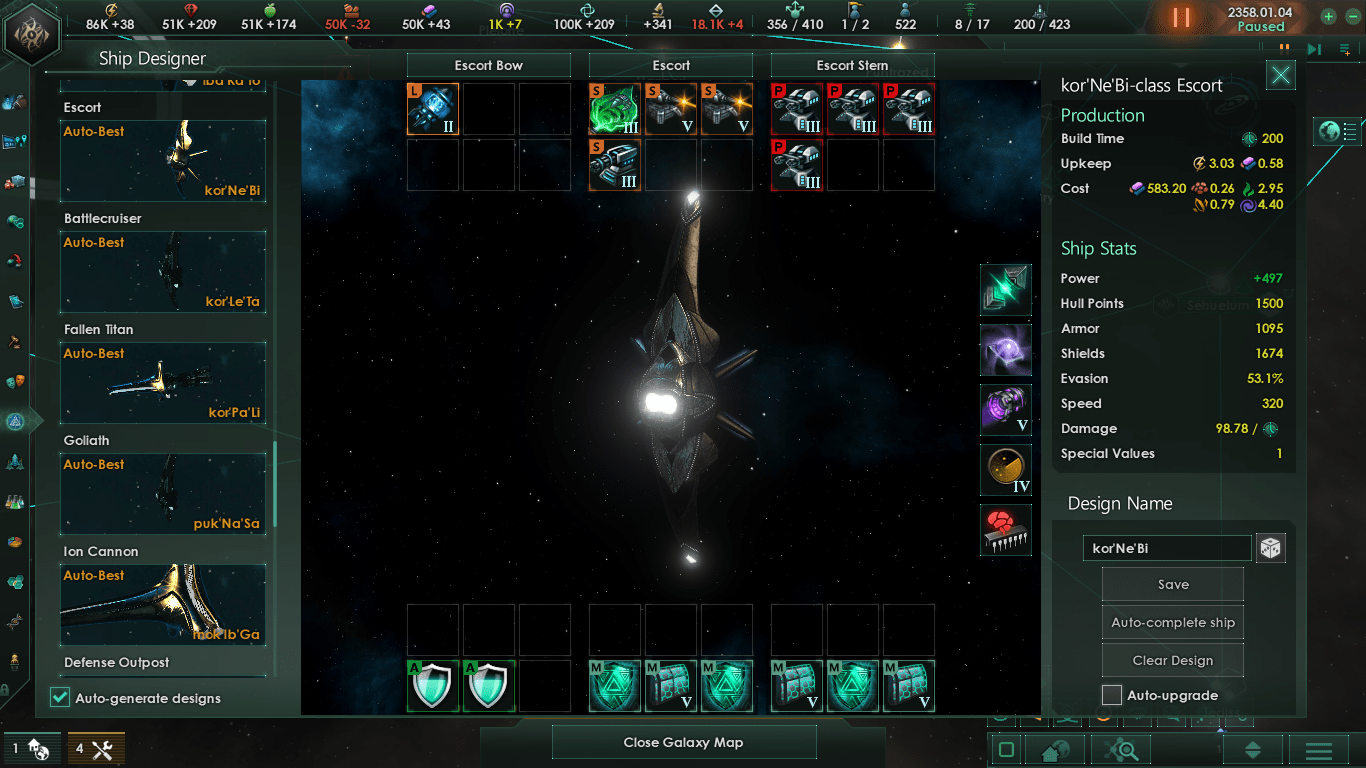
Task: Select the Ion Cannon design thumbnail
Action: [x=164, y=604]
